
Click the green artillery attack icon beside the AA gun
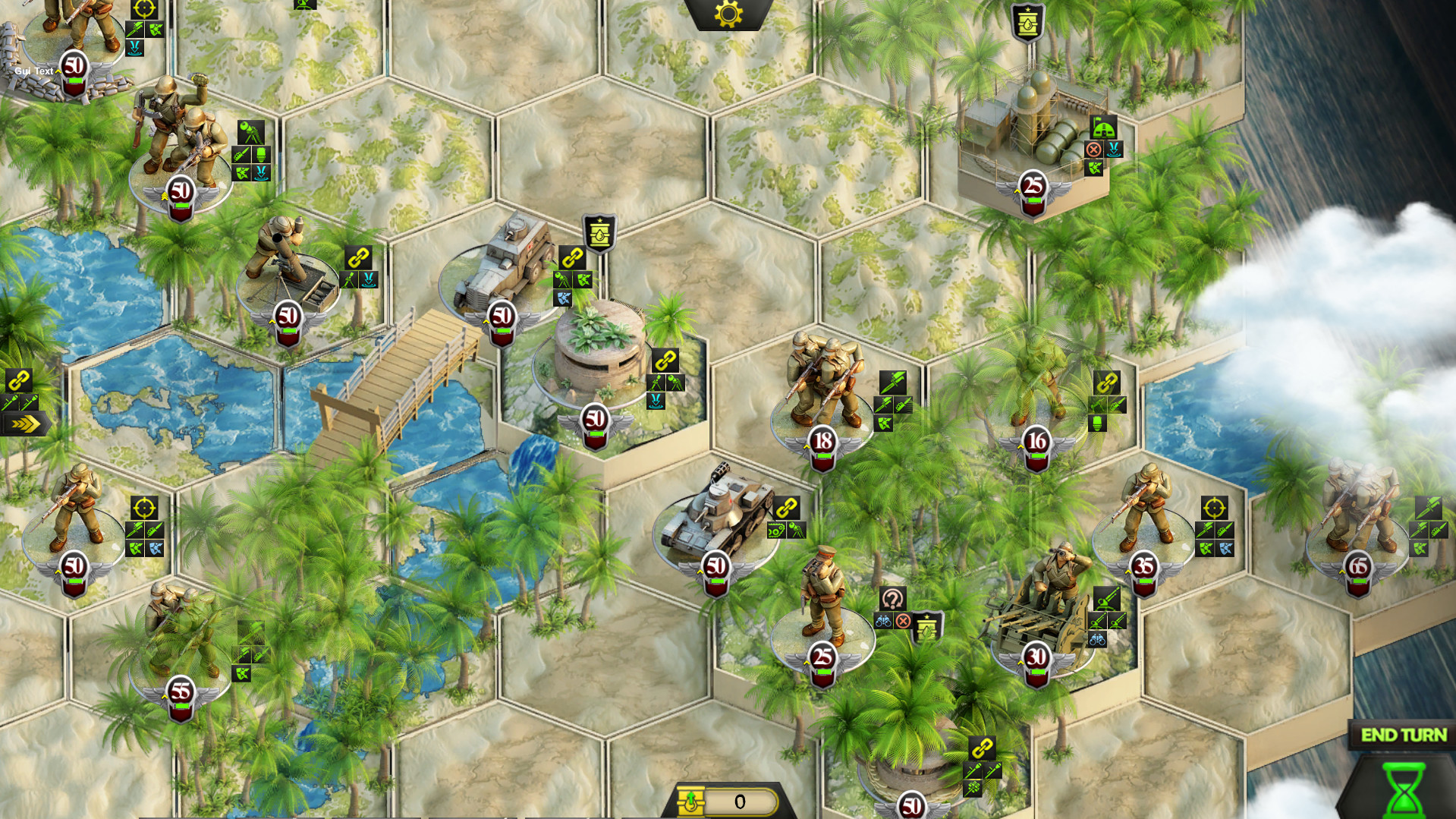(1107, 598)
